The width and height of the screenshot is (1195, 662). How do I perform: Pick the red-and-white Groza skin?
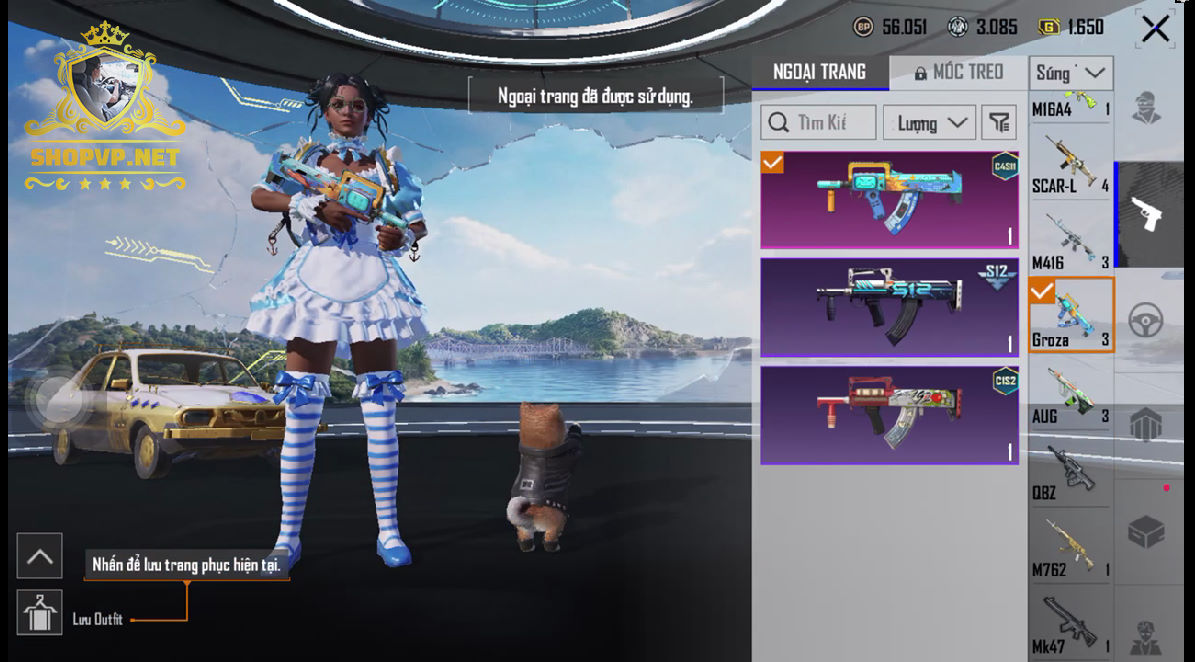[889, 414]
